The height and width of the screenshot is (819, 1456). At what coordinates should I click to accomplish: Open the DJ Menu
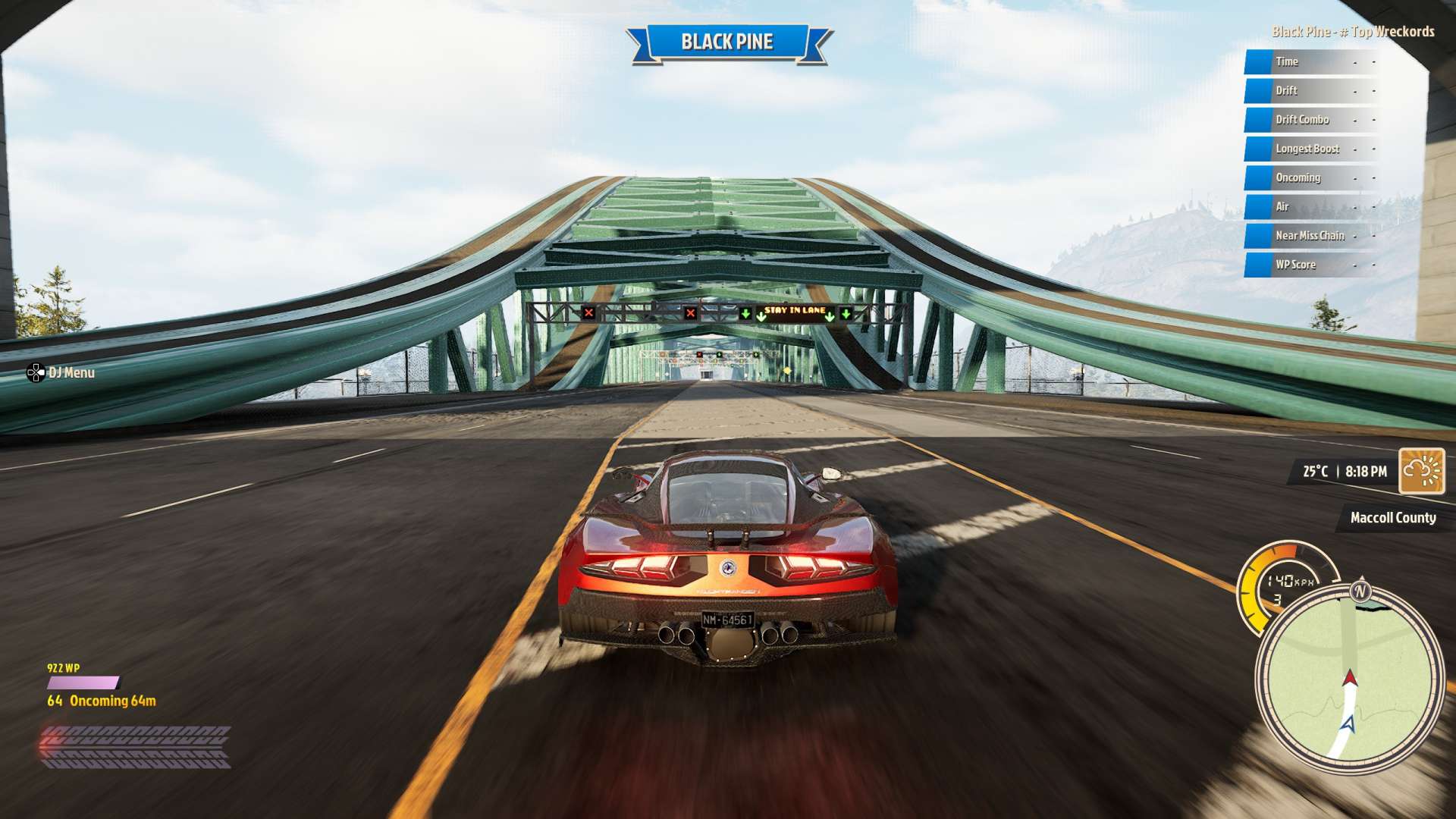61,372
